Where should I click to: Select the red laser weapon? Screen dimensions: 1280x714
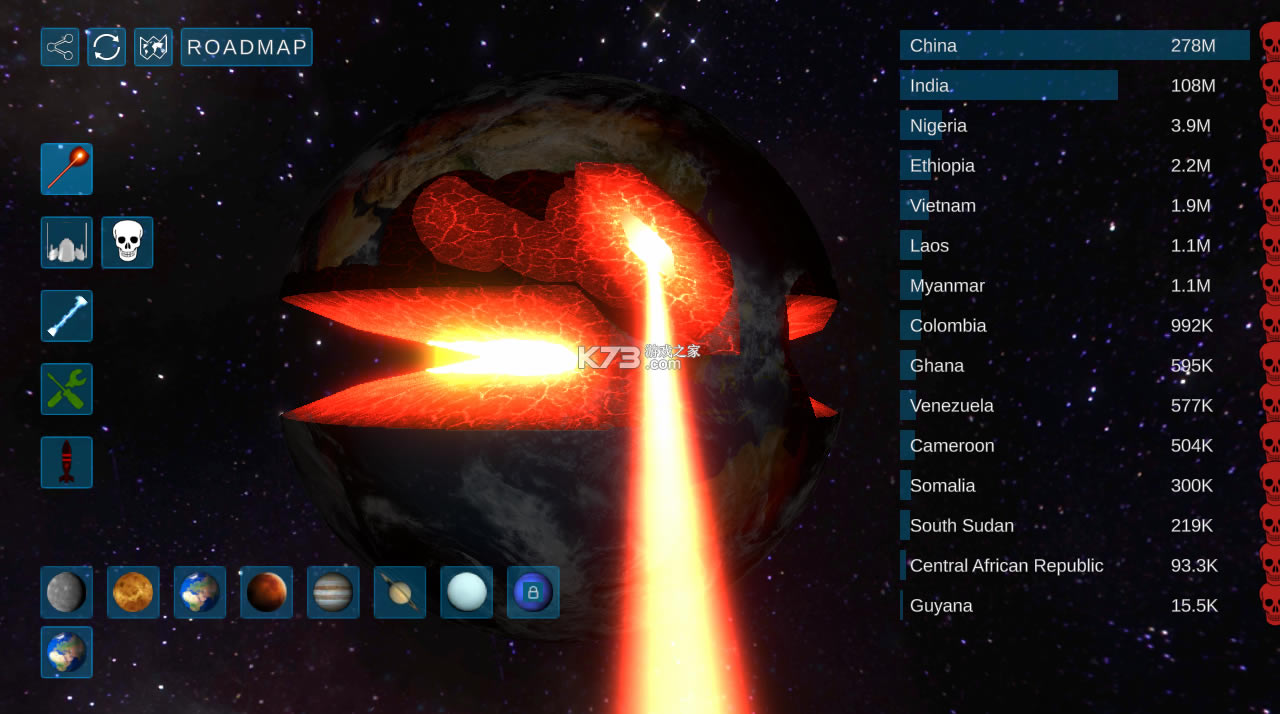[x=67, y=169]
